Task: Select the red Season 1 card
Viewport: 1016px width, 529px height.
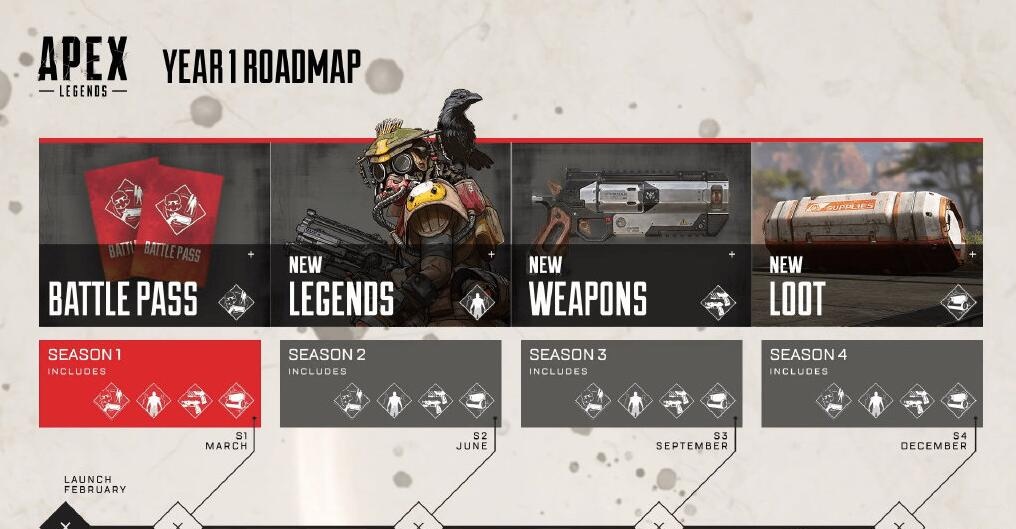Action: 150,383
